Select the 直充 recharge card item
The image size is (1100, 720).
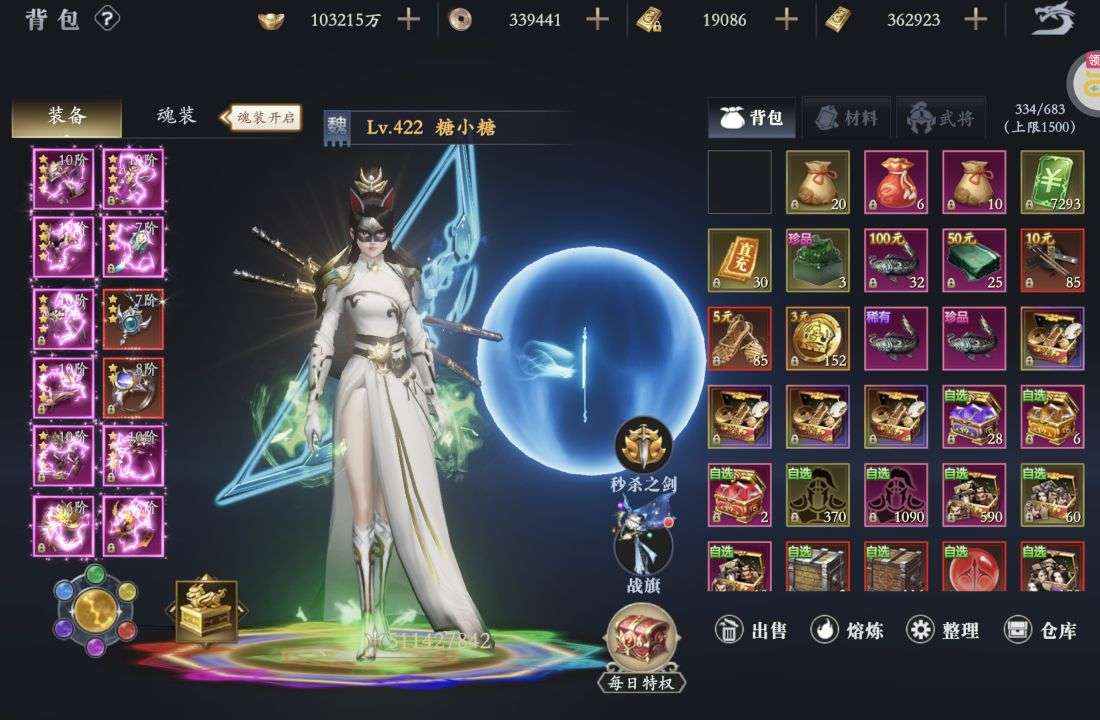[x=739, y=260]
